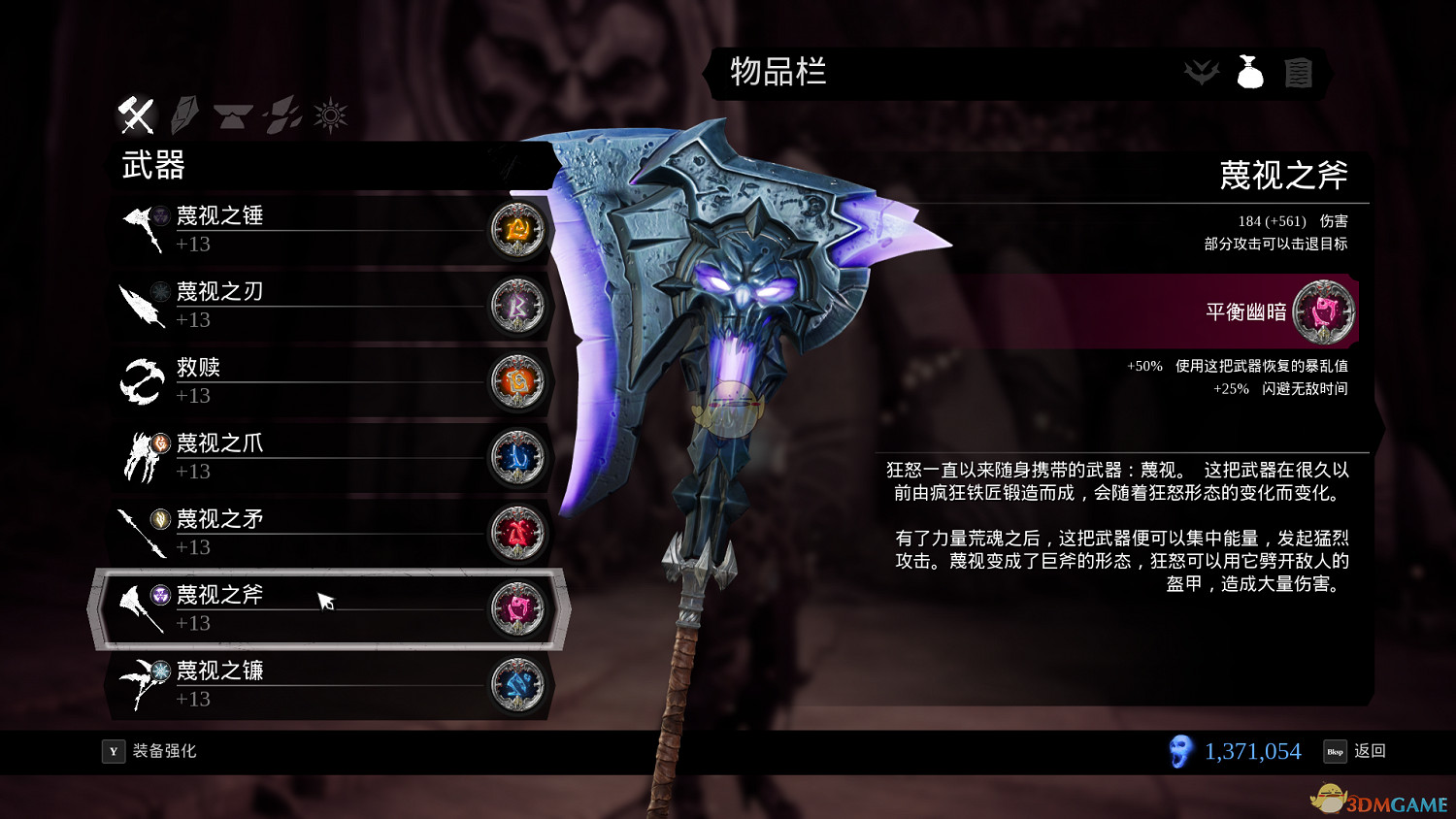
Task: Open the crystal shard category icon
Action: (x=184, y=114)
